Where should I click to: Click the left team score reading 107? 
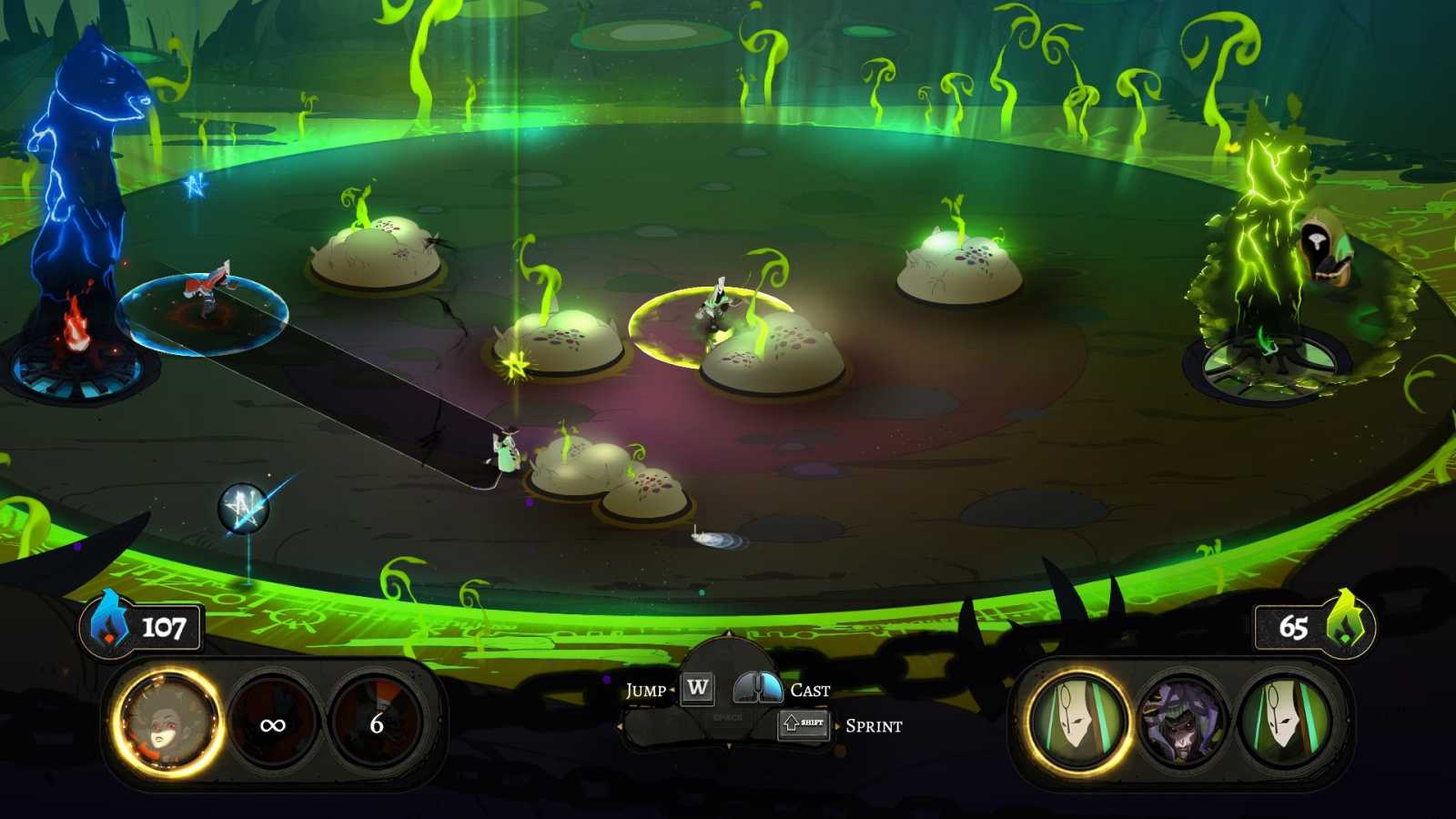click(164, 626)
